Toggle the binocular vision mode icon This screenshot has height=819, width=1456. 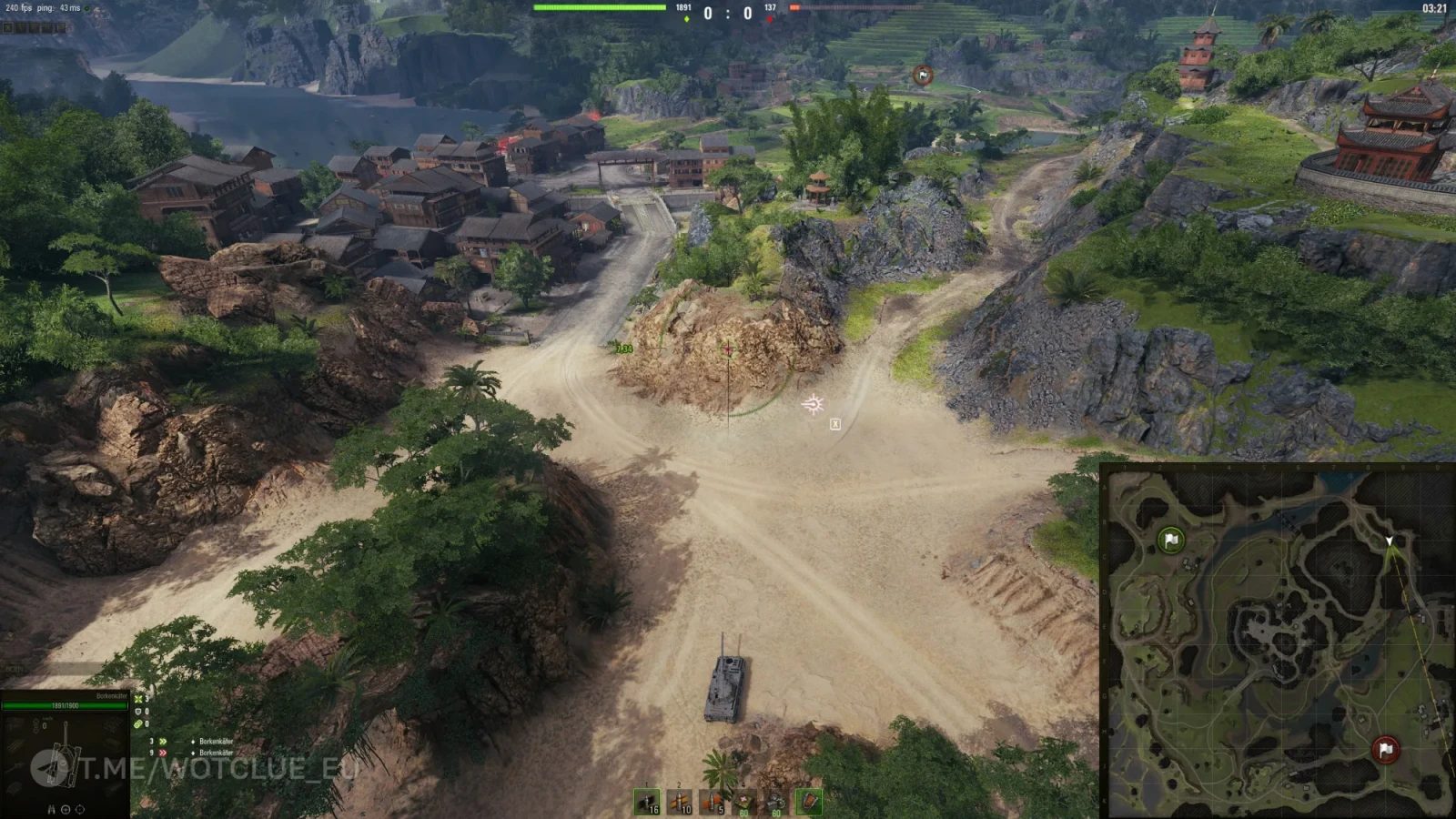[51, 809]
